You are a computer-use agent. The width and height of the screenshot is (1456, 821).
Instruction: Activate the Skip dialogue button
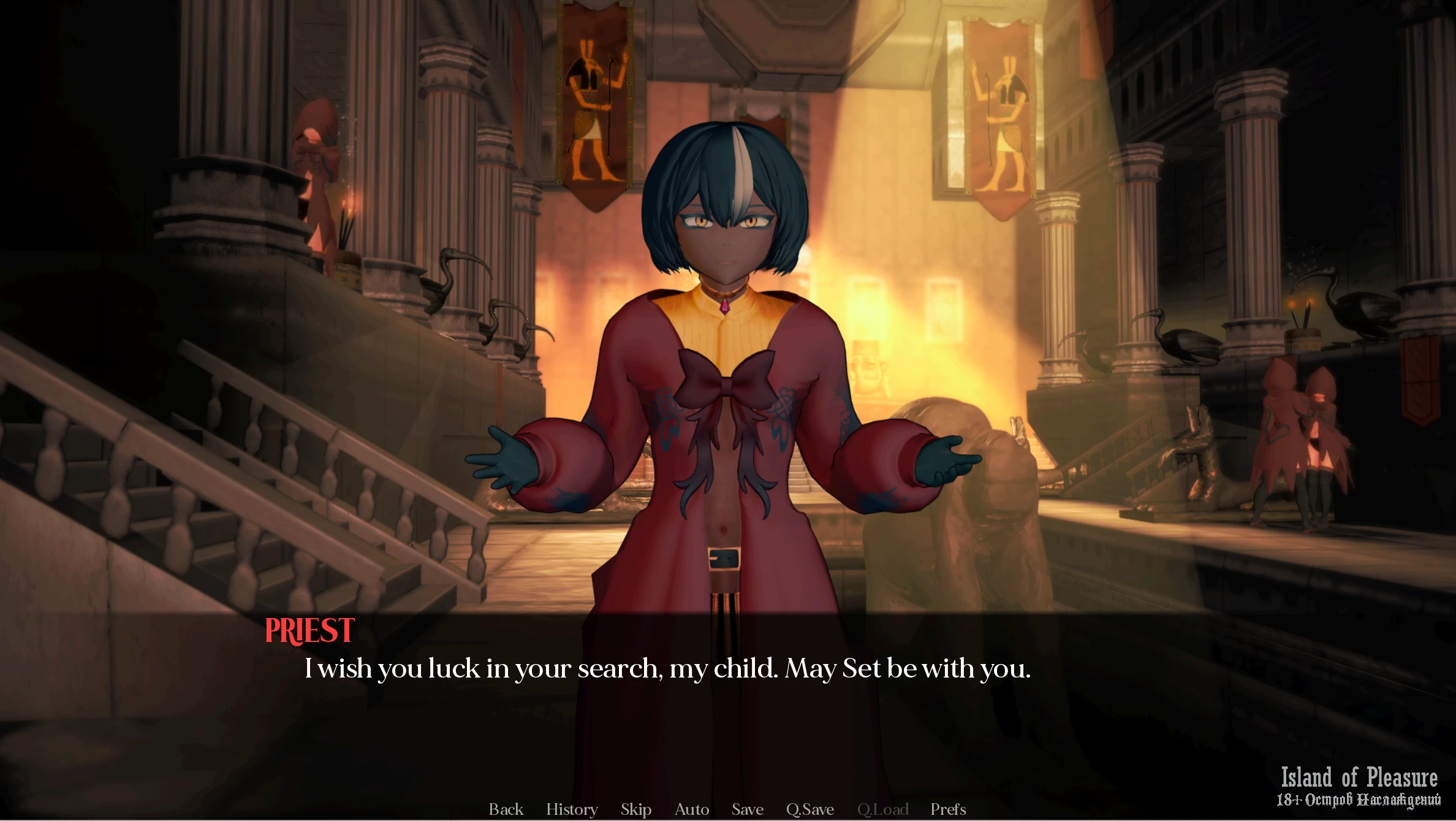[635, 809]
